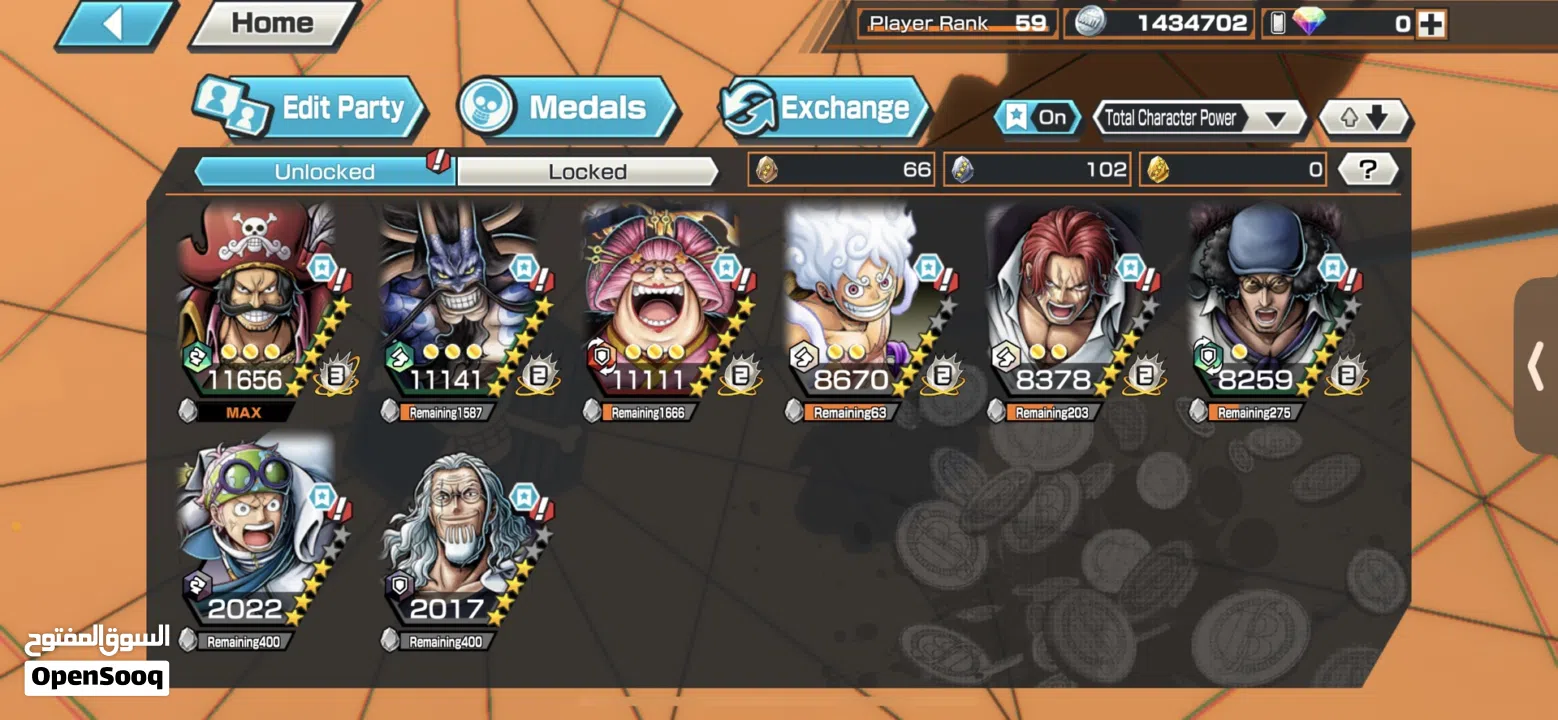
Task: Switch to the Unlocked tab
Action: 324,172
